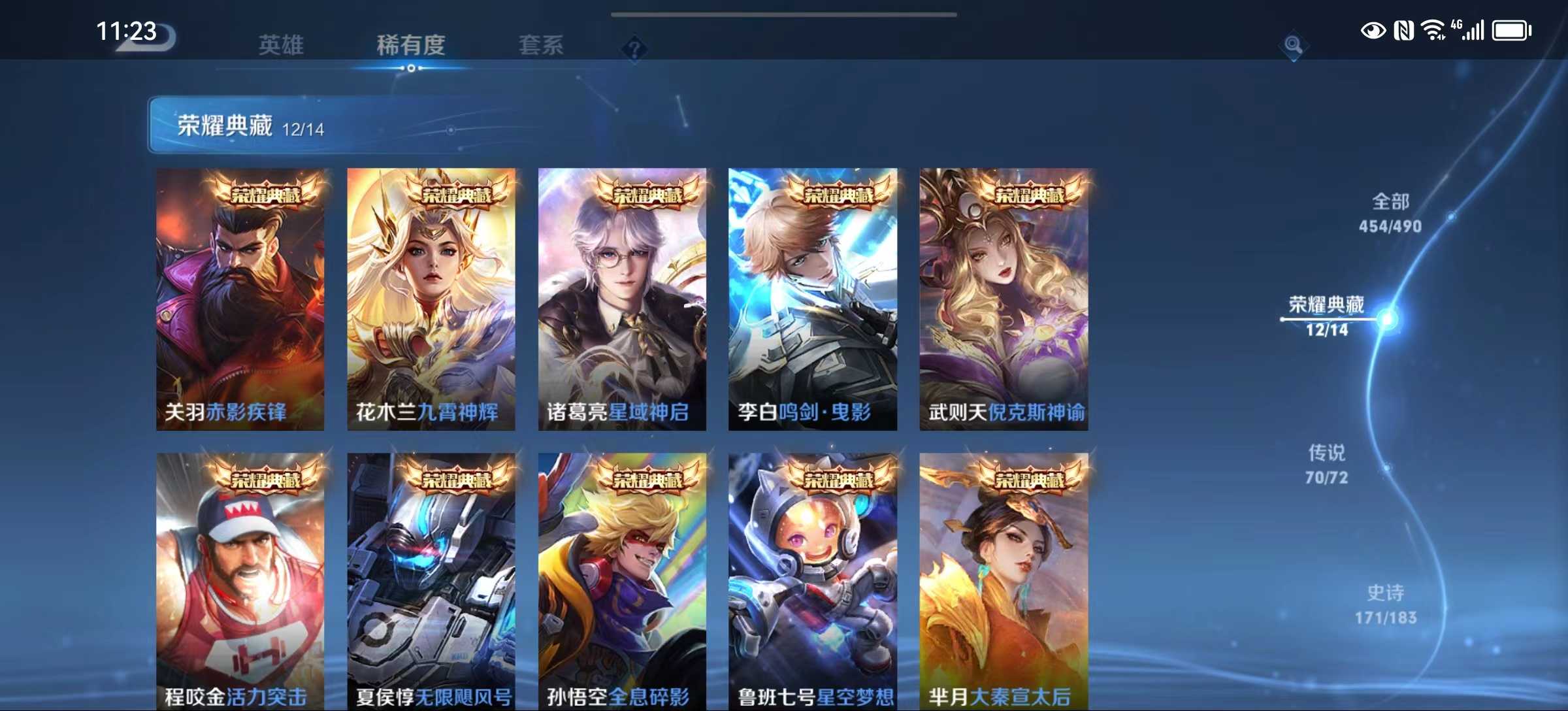Click the dot indicator under 稀有度 tab

pyautogui.click(x=410, y=67)
